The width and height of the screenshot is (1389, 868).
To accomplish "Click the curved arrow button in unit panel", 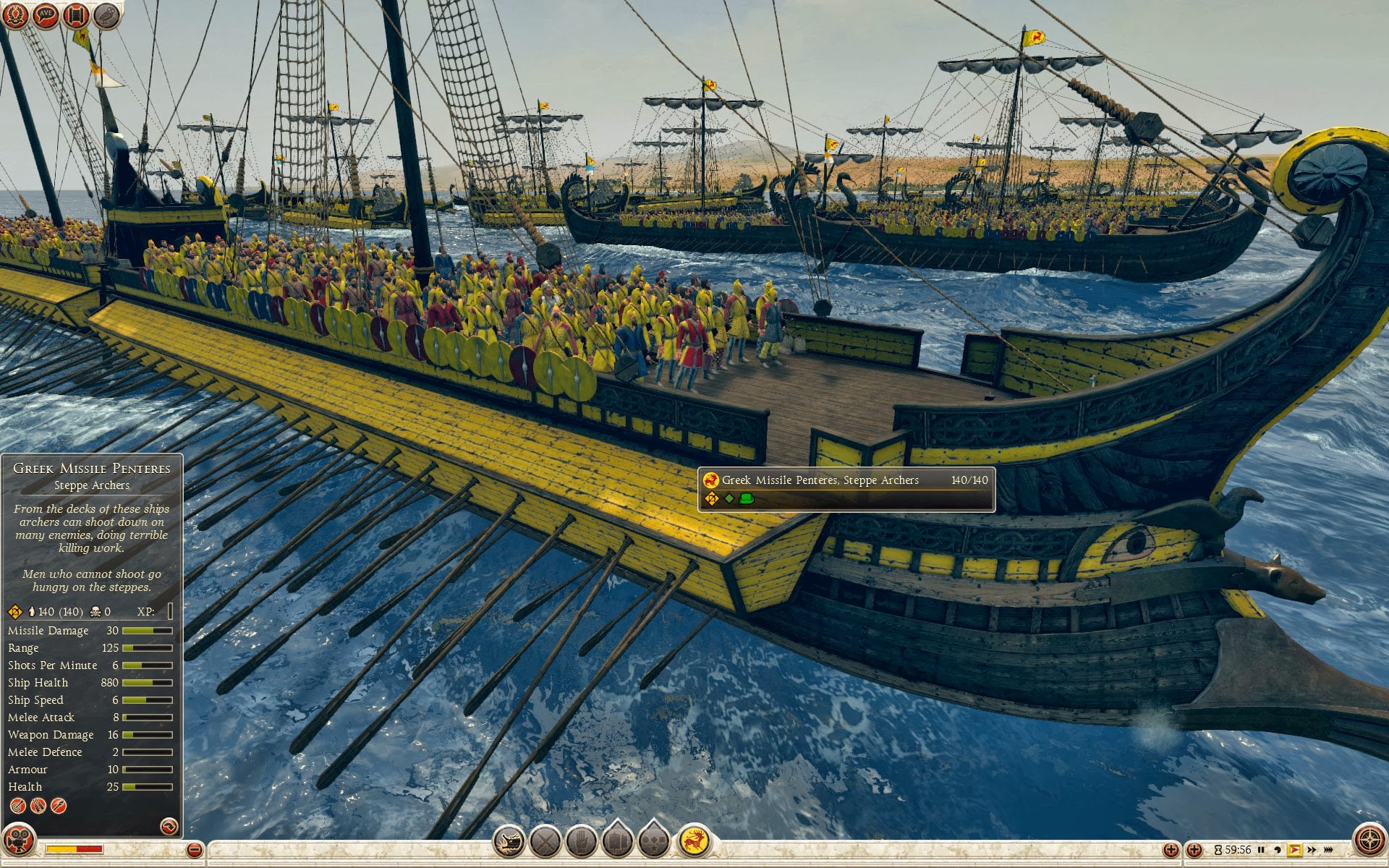I will click(x=169, y=826).
